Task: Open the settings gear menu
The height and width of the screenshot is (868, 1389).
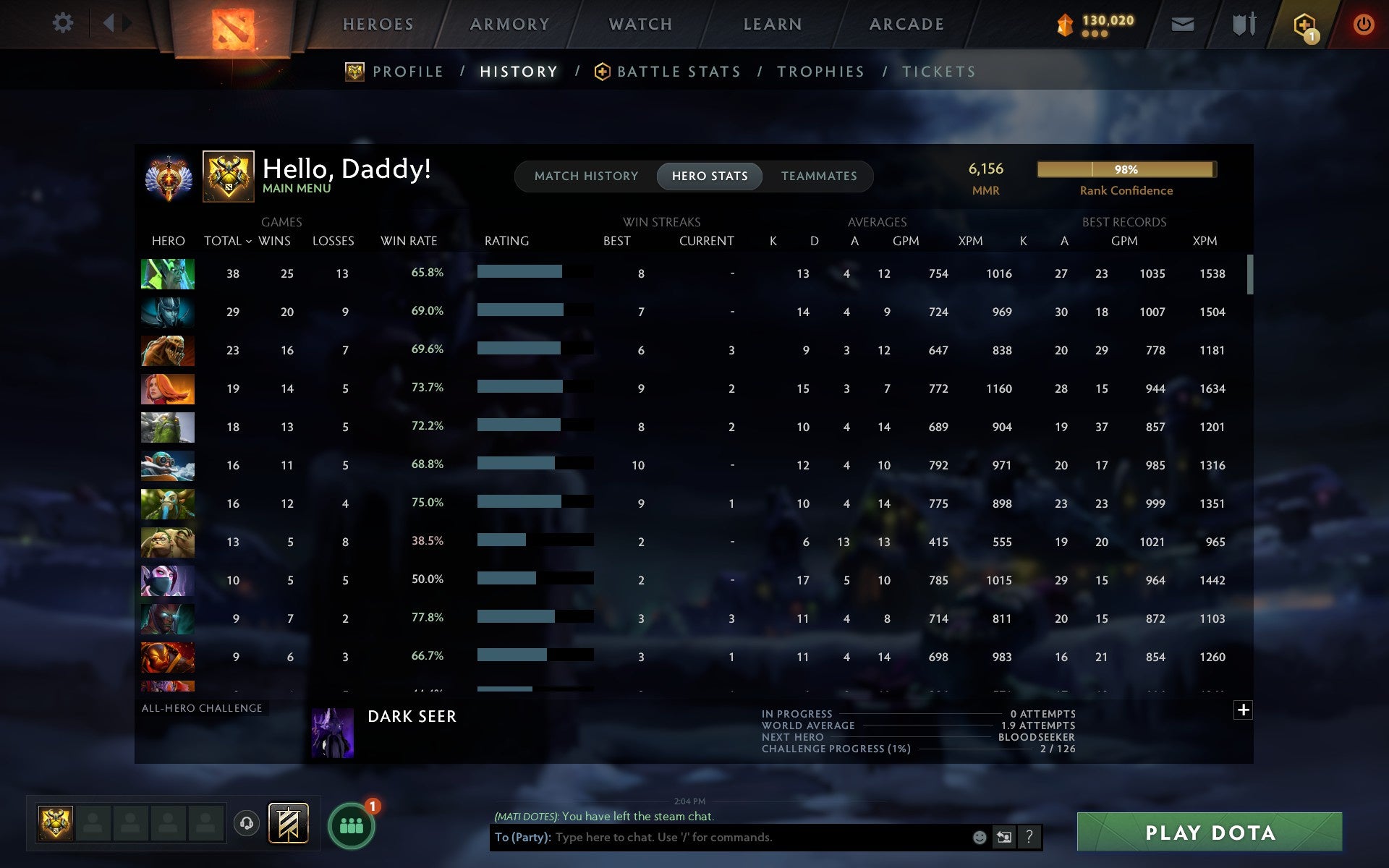Action: point(64,23)
